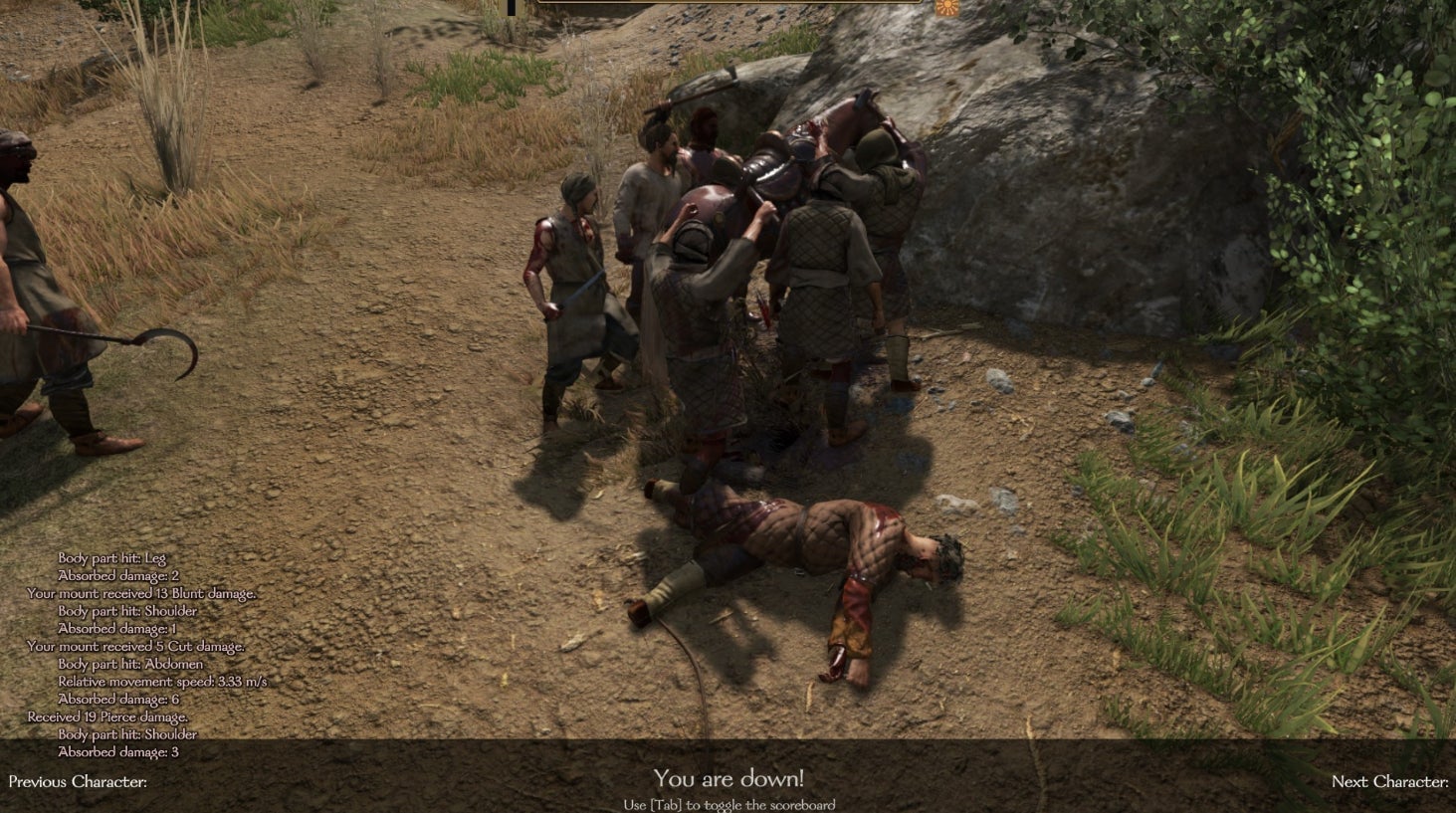The width and height of the screenshot is (1456, 813).
Task: Select the Absorbed damage 3 log line
Action: click(116, 753)
